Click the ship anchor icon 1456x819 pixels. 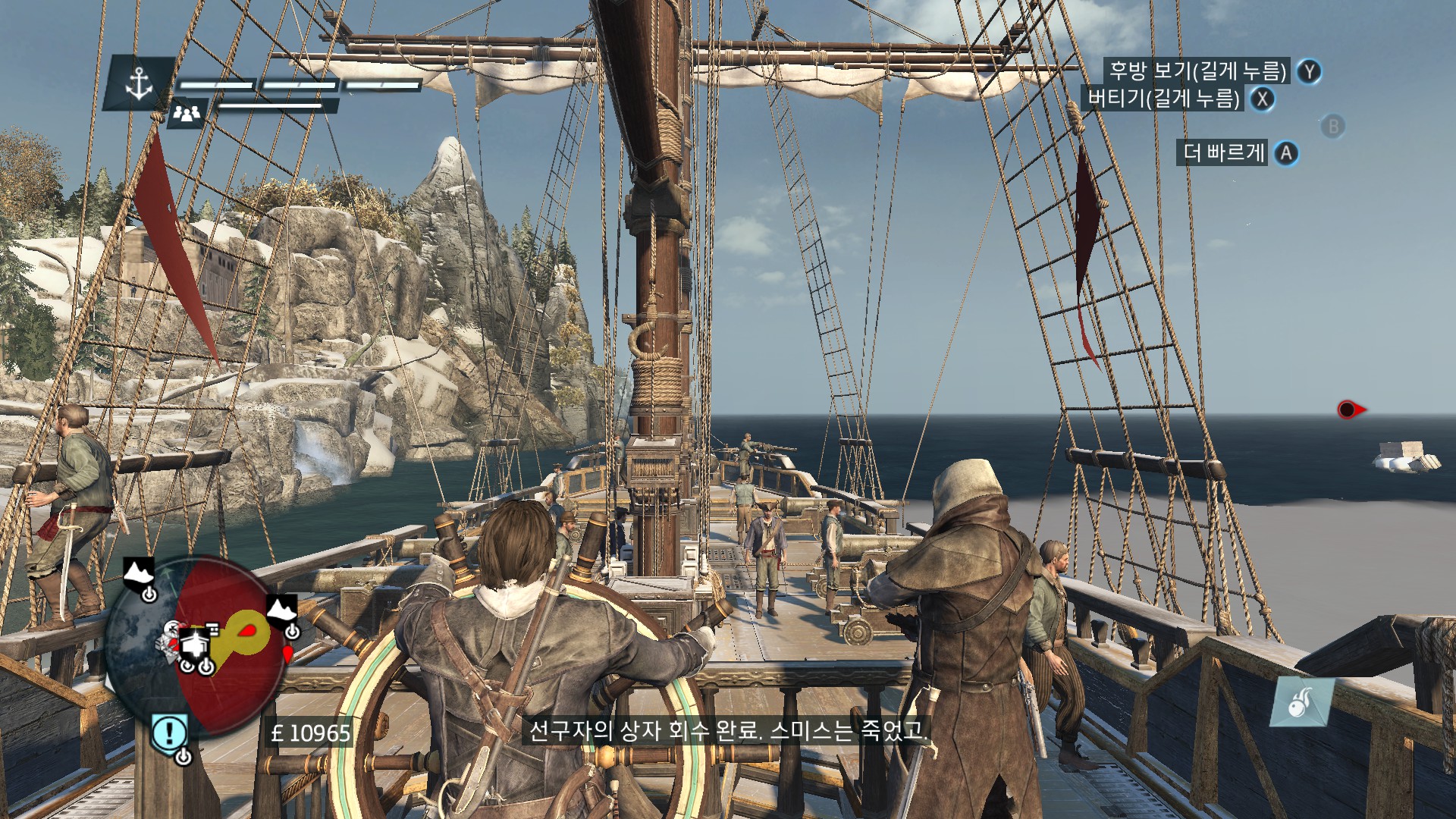139,82
